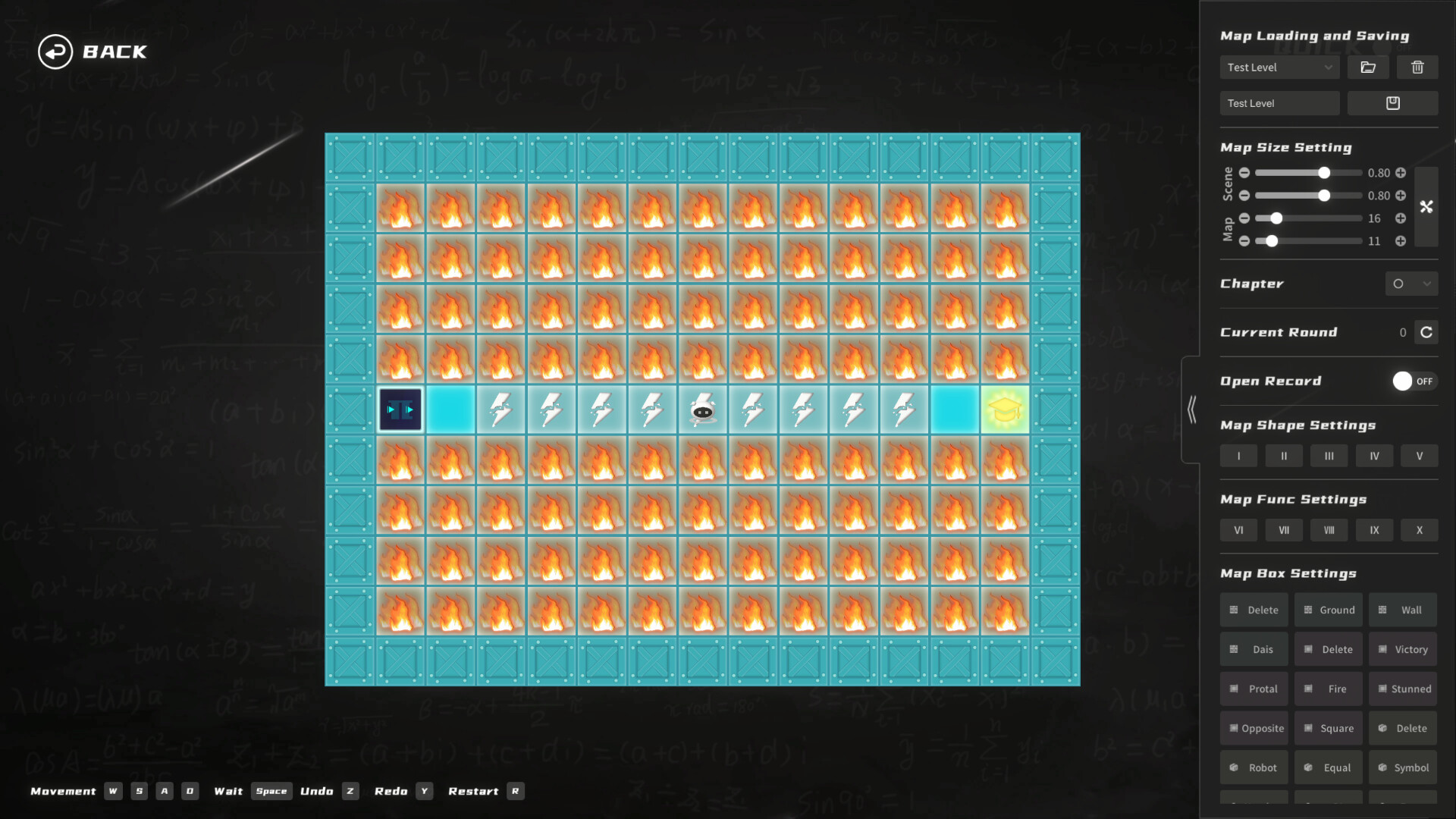Image resolution: width=1456 pixels, height=819 pixels.
Task: Choose the Protal tile tool
Action: point(1254,689)
